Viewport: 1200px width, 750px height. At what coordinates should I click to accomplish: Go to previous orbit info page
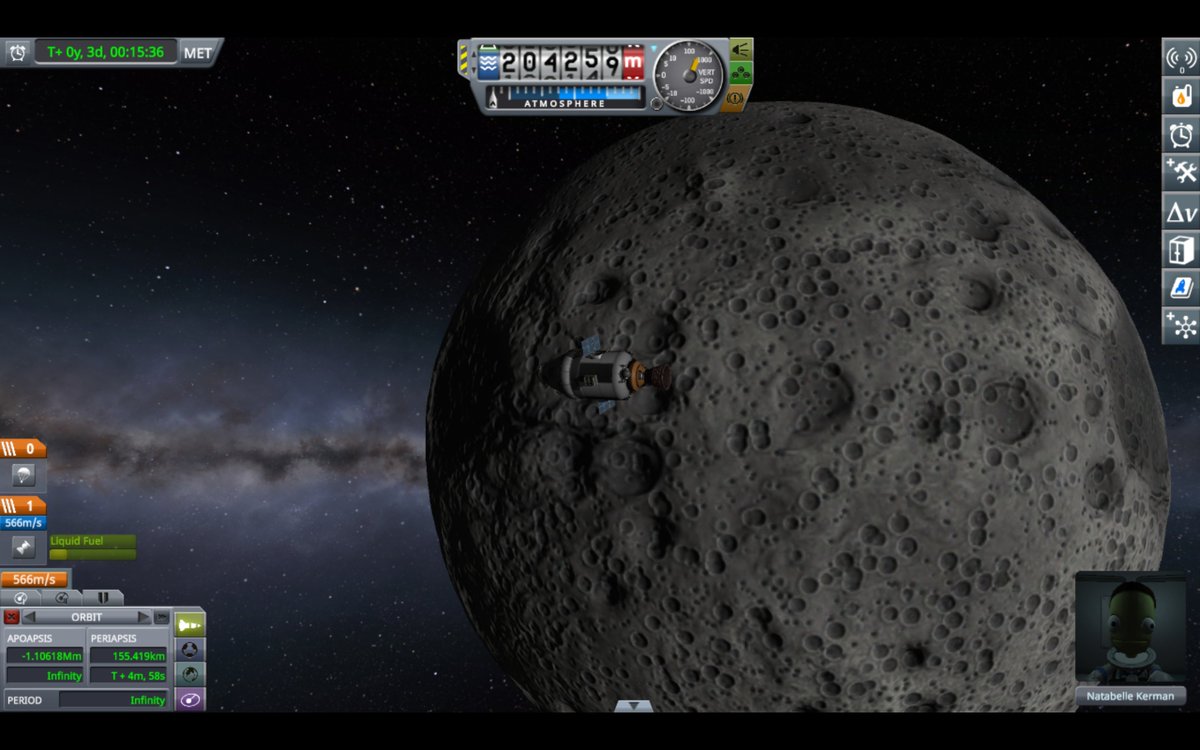[29, 617]
